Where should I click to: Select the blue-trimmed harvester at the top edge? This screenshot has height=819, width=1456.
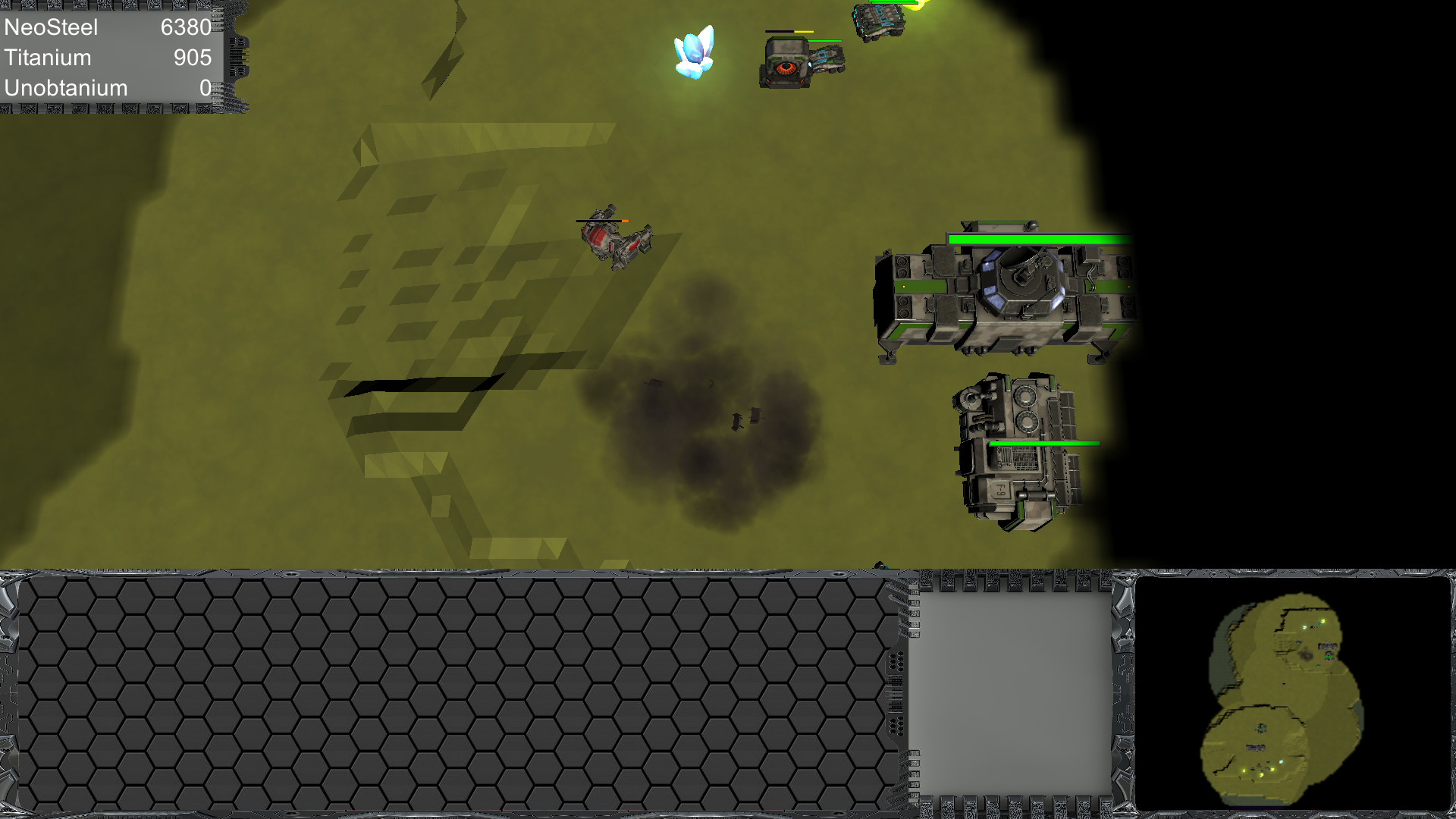pyautogui.click(x=880, y=19)
